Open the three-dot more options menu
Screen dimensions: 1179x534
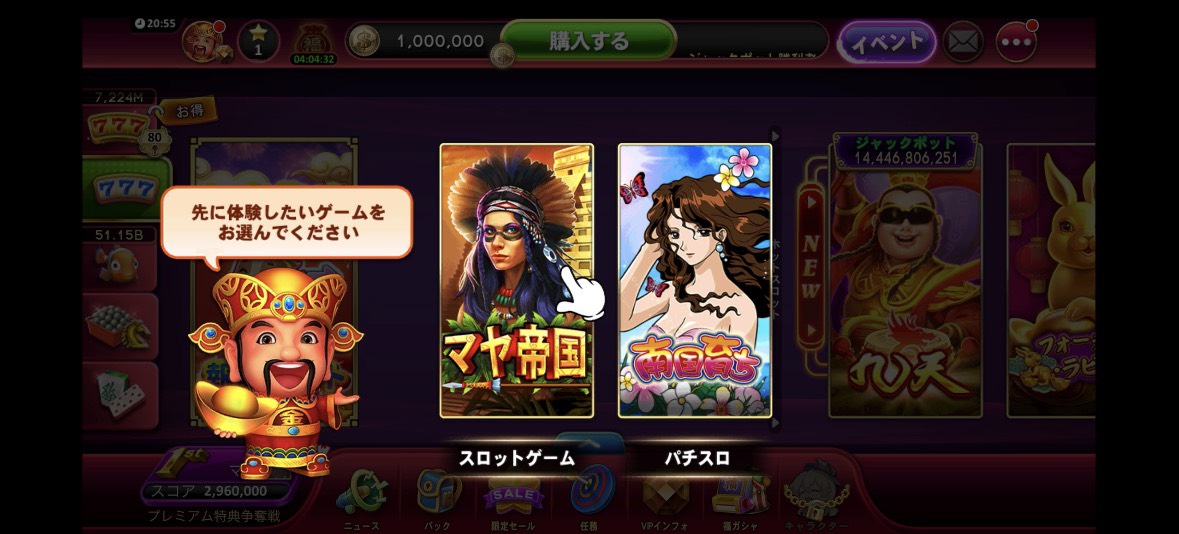[1016, 42]
